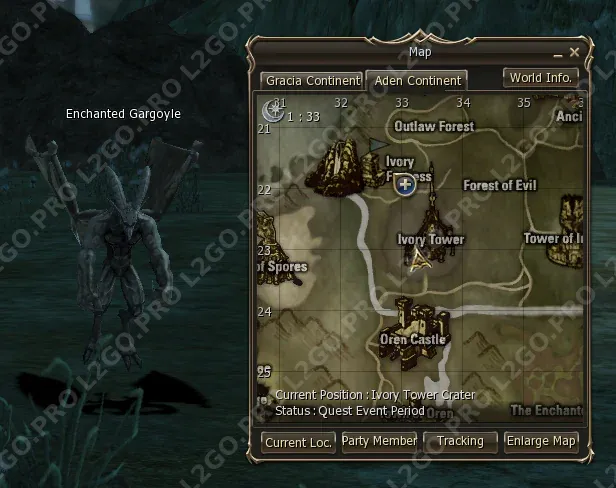Click the blue plus marker on the map
The height and width of the screenshot is (488, 616).
click(405, 185)
